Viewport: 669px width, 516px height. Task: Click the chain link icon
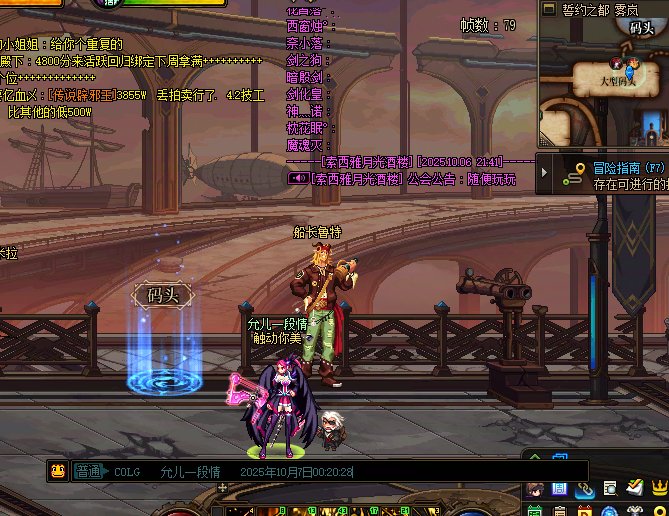pos(584,488)
